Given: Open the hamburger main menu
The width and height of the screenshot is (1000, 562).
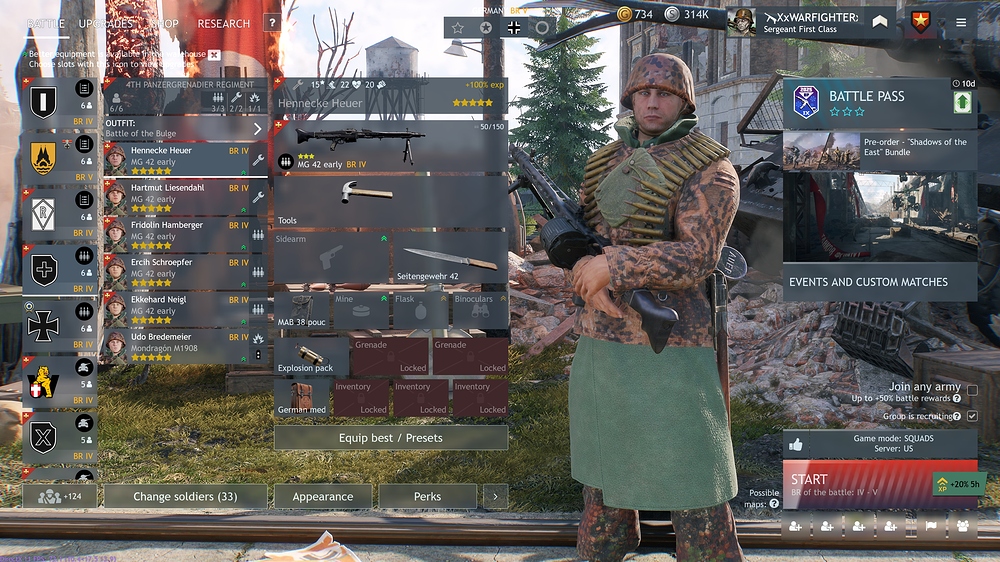Looking at the screenshot, I should point(961,22).
